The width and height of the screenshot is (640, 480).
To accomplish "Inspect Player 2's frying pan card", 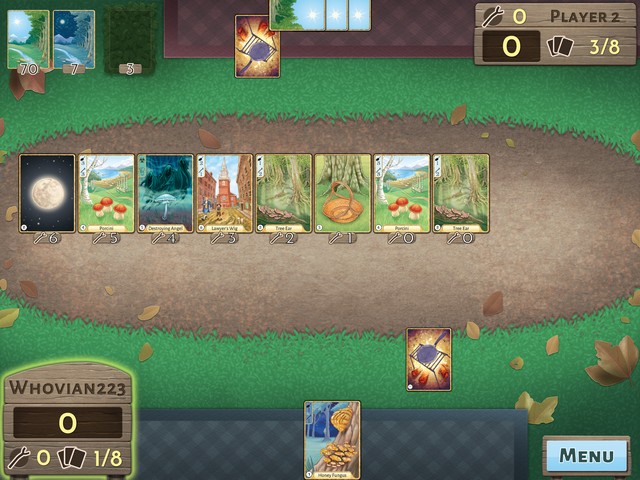I will [x=257, y=46].
